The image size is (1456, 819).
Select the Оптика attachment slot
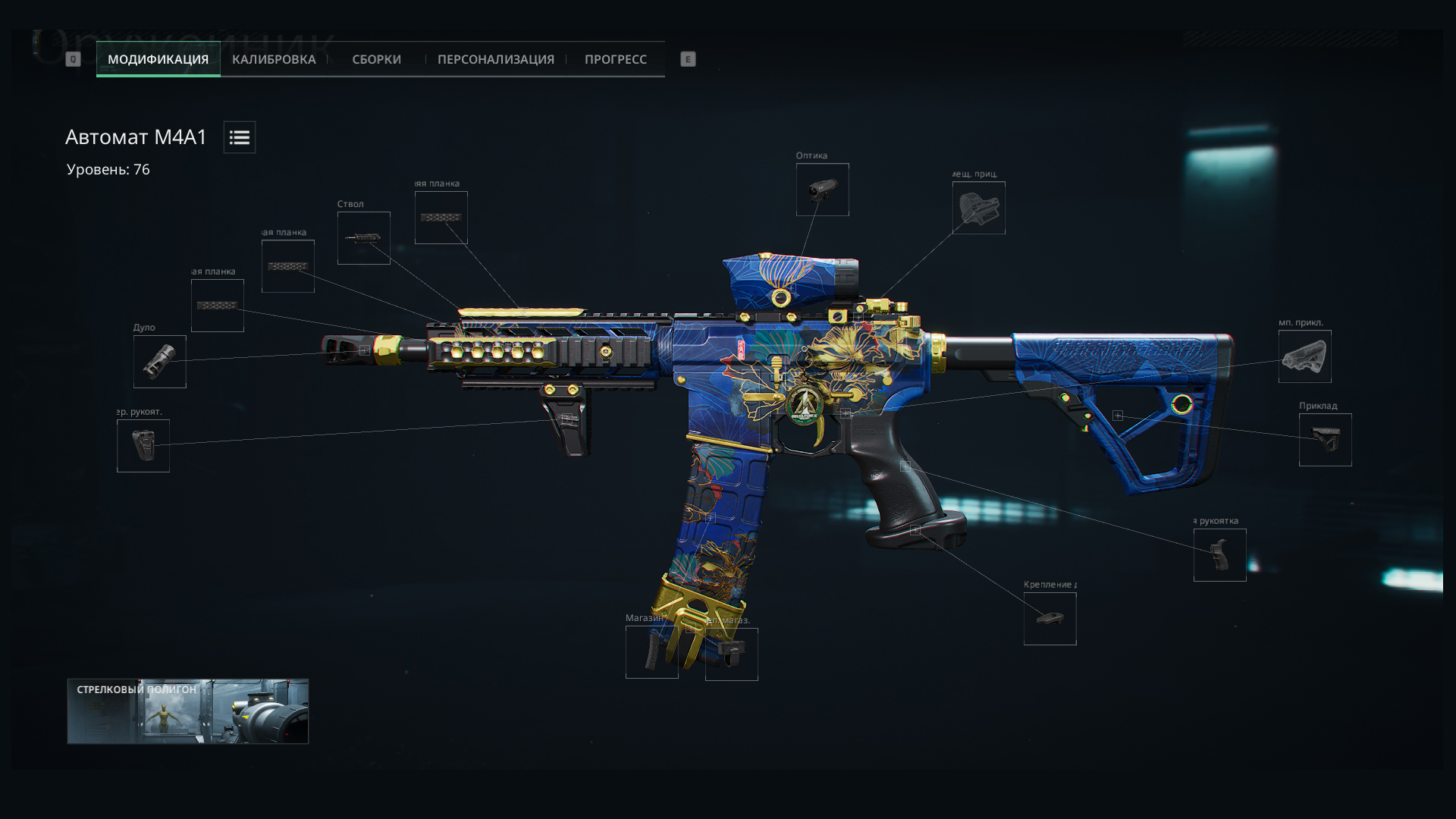pyautogui.click(x=822, y=190)
